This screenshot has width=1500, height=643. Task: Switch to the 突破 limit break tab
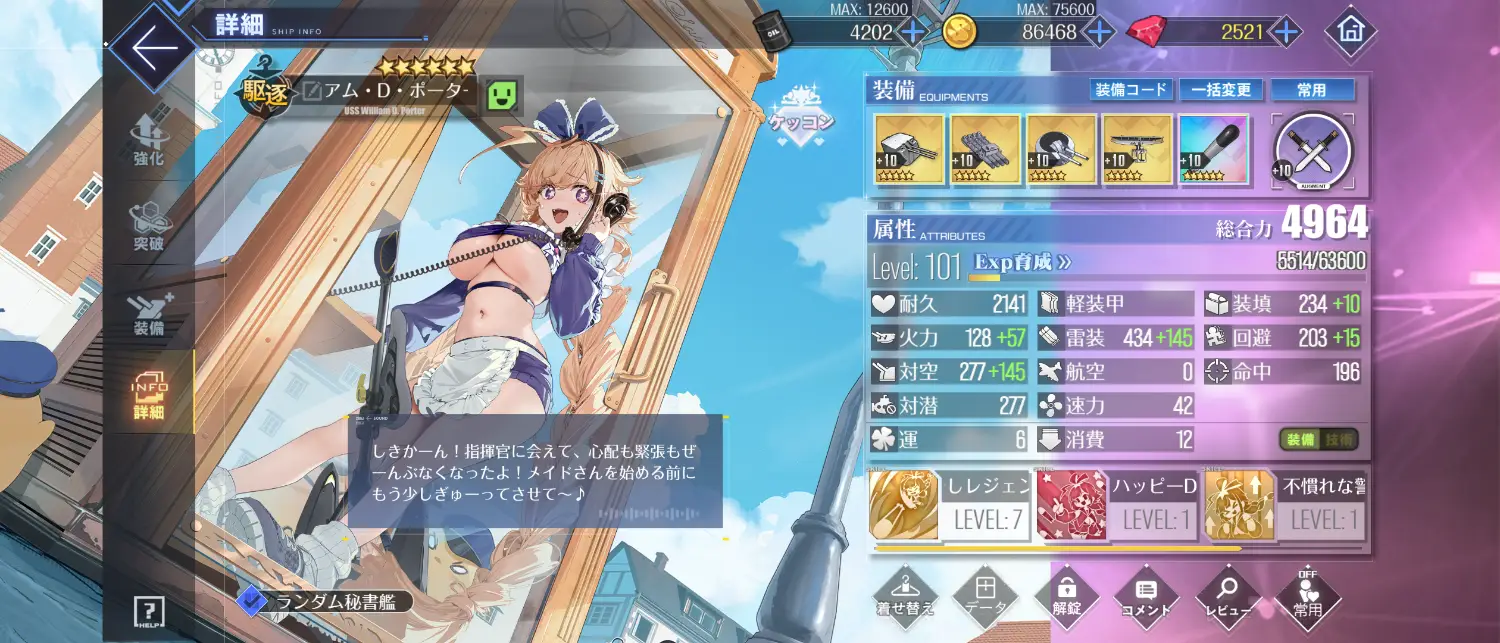tap(149, 227)
